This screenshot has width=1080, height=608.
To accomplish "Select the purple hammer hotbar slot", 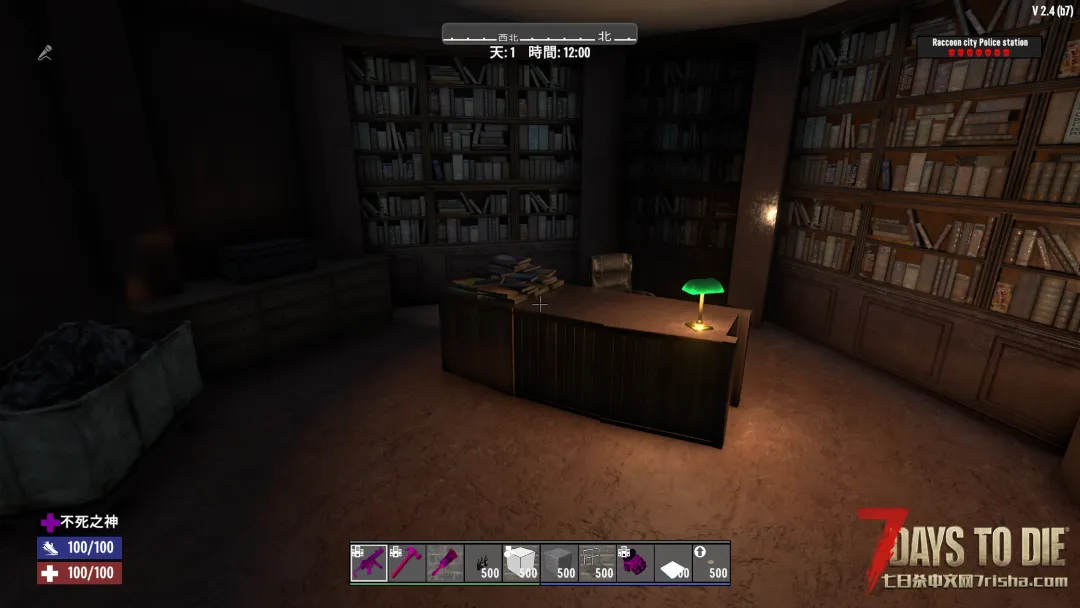I will pos(407,563).
